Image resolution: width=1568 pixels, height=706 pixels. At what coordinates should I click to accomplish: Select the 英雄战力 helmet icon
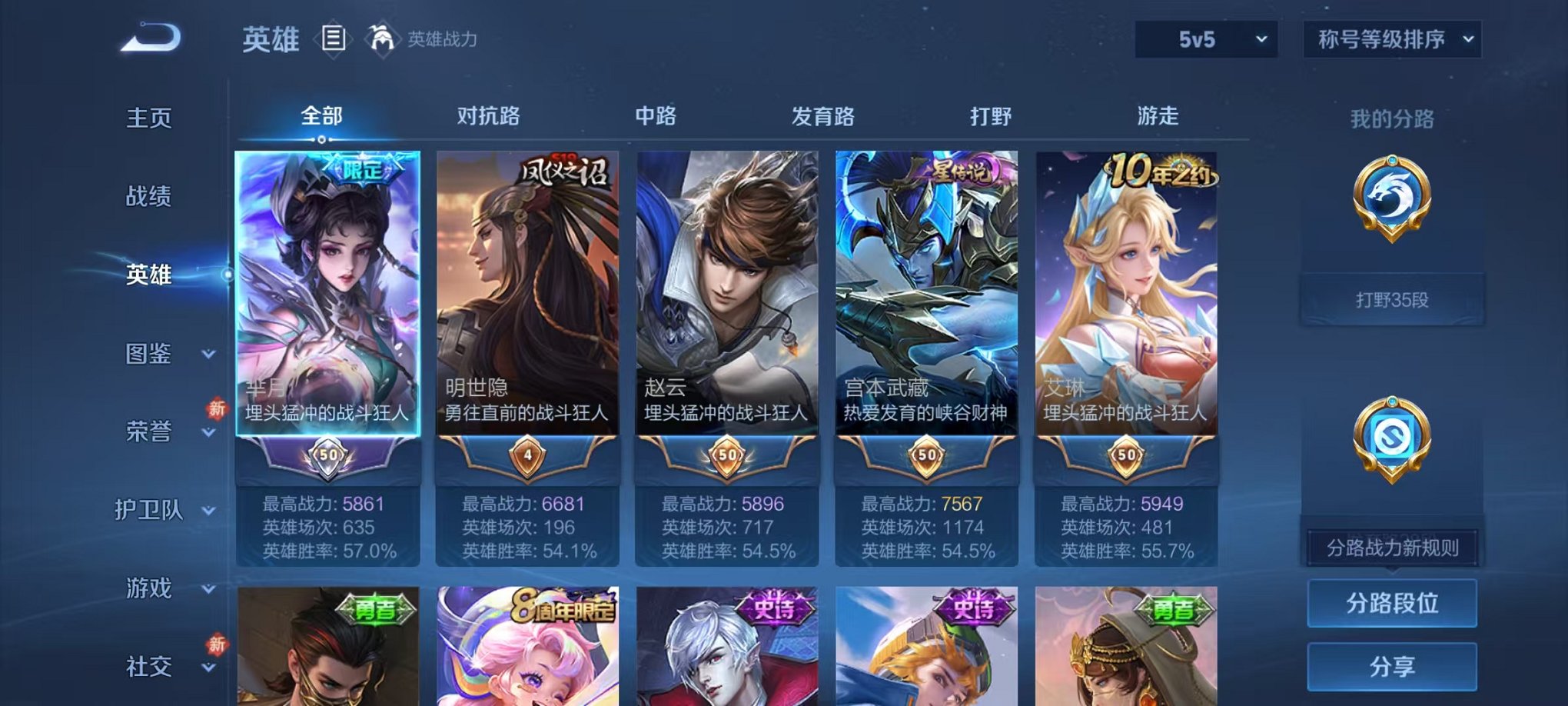381,38
